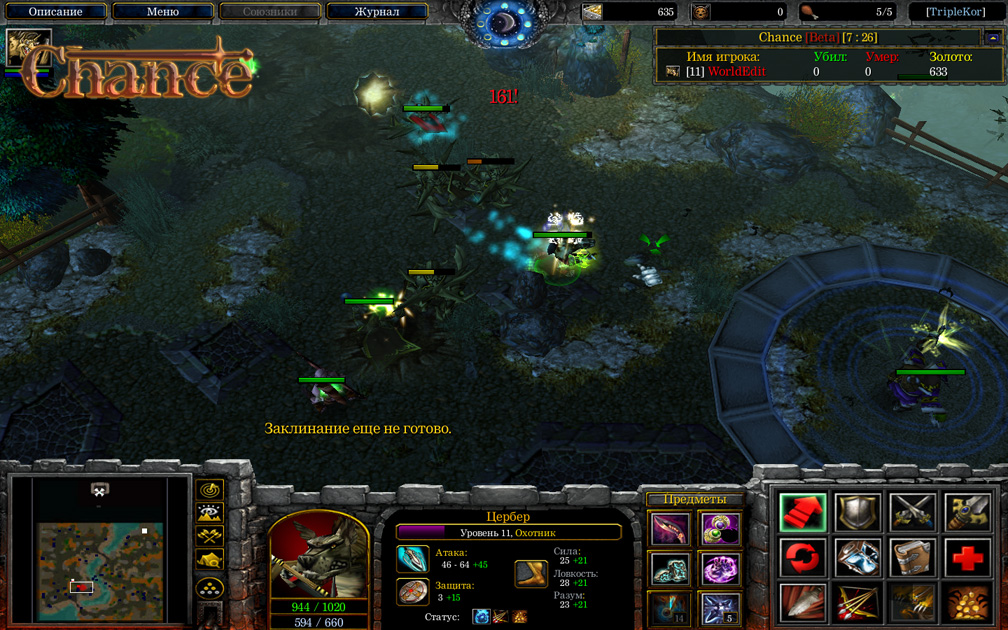The image size is (1008, 630).
Task: Open the Меню button
Action: click(162, 12)
